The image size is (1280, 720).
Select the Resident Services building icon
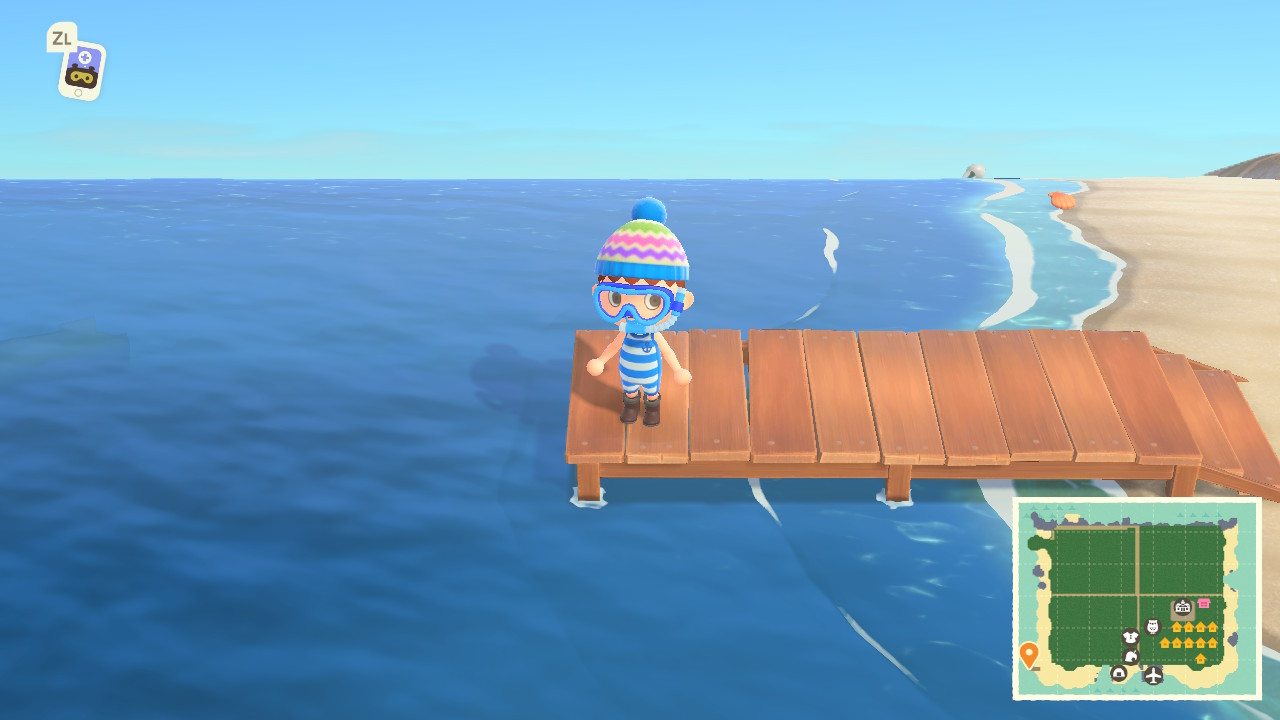(1182, 608)
